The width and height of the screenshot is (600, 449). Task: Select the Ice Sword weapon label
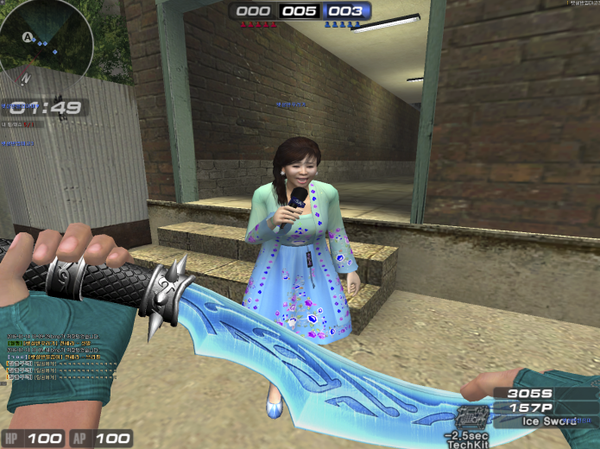(549, 421)
